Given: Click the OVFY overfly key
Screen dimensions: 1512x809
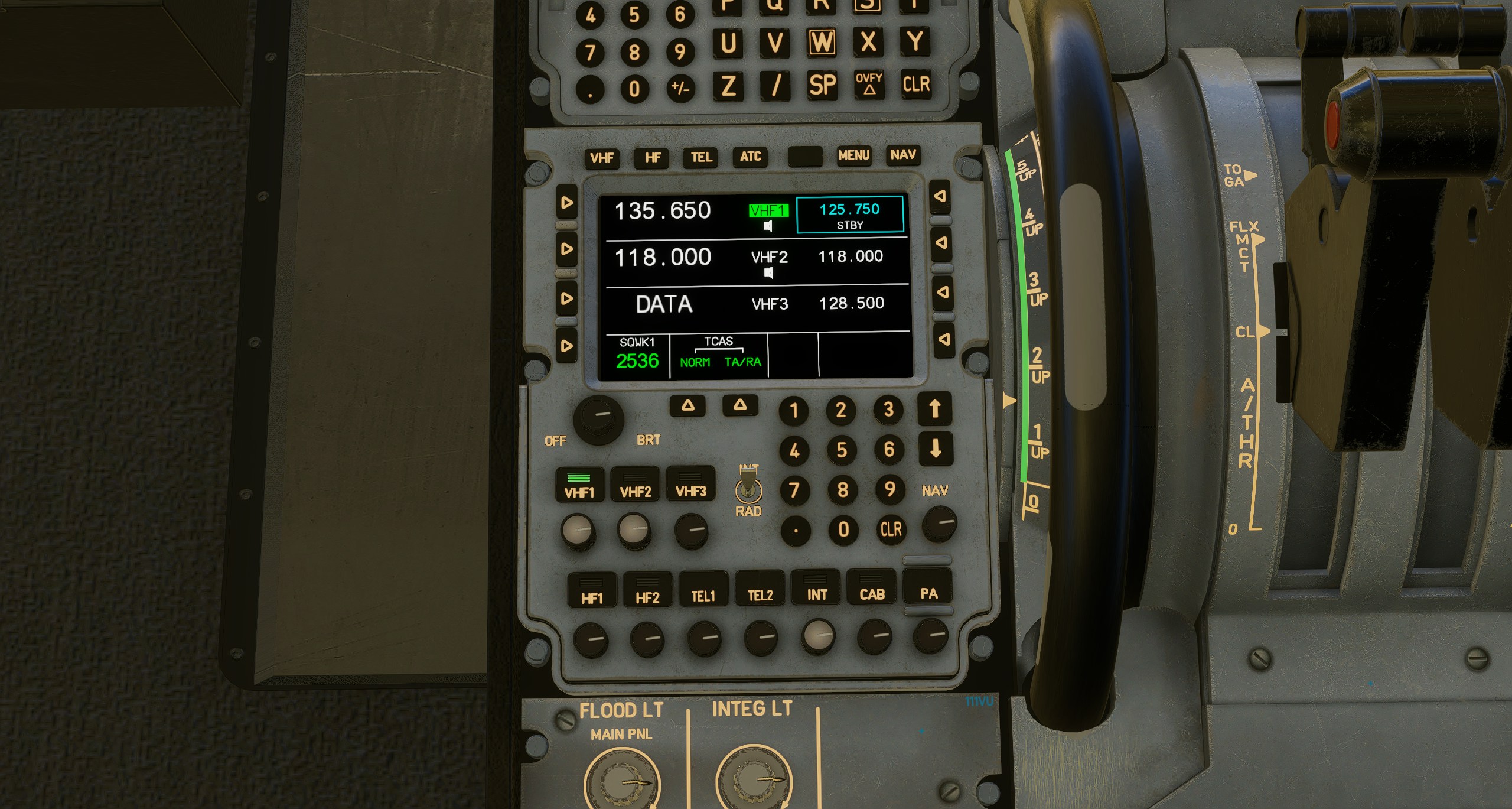Looking at the screenshot, I should [x=869, y=85].
